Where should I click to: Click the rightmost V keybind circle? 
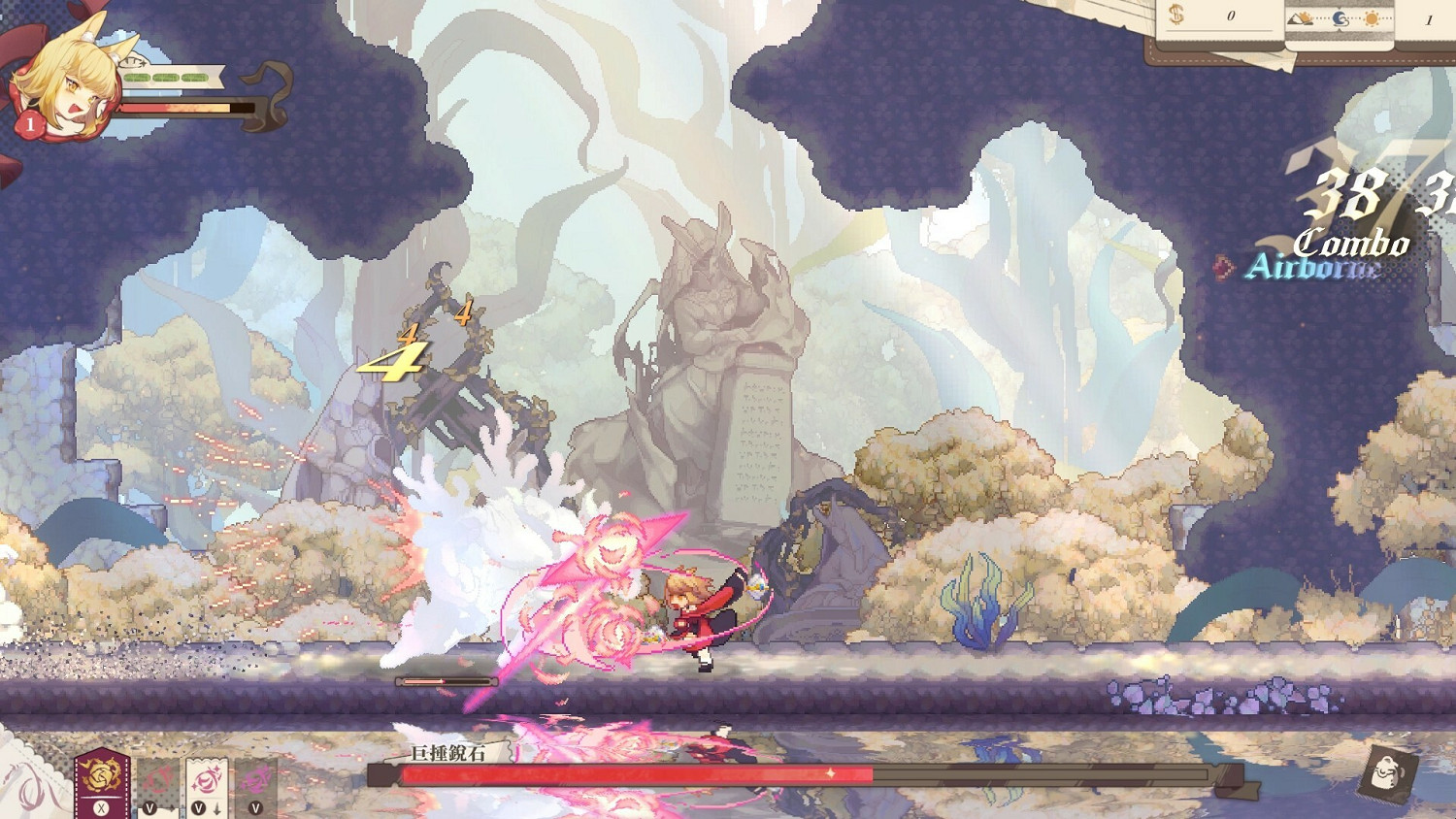255,807
